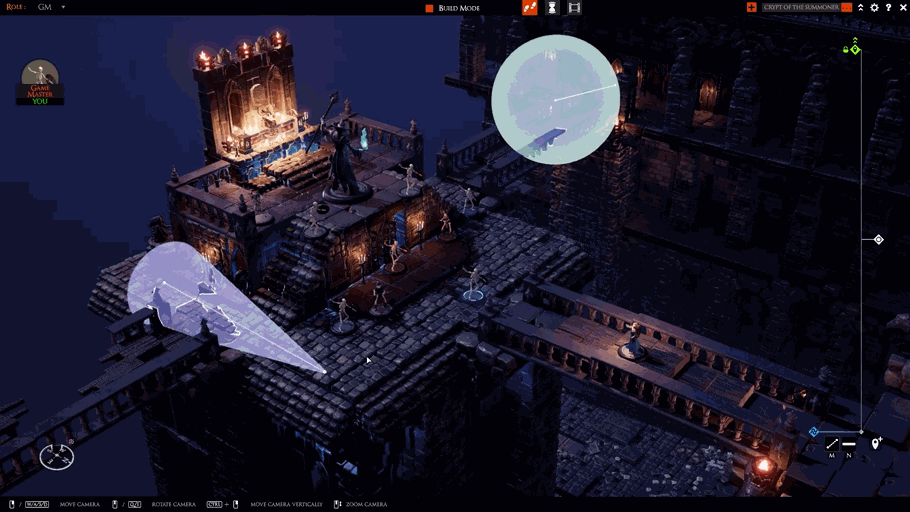Viewport: 910px width, 512px height.
Task: Click the compass orientation widget
Action: (57, 457)
